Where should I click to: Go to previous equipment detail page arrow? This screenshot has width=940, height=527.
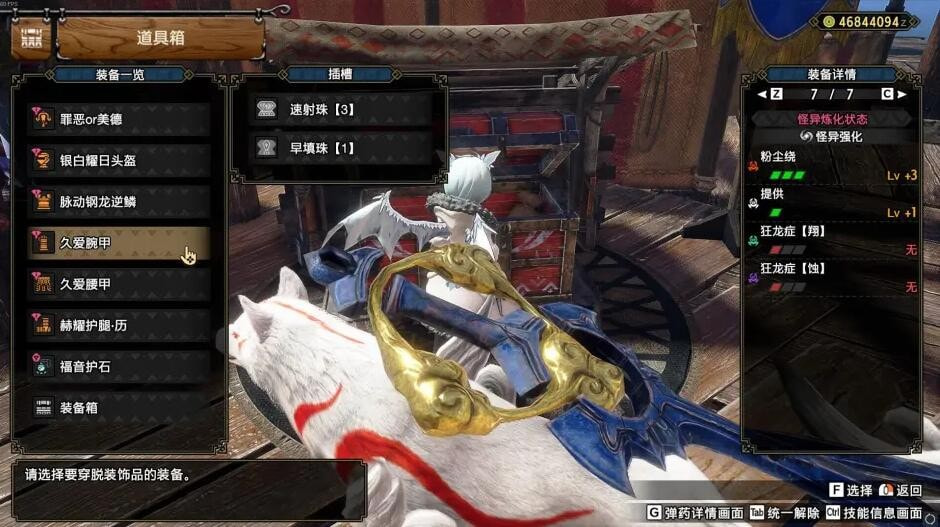click(x=763, y=94)
